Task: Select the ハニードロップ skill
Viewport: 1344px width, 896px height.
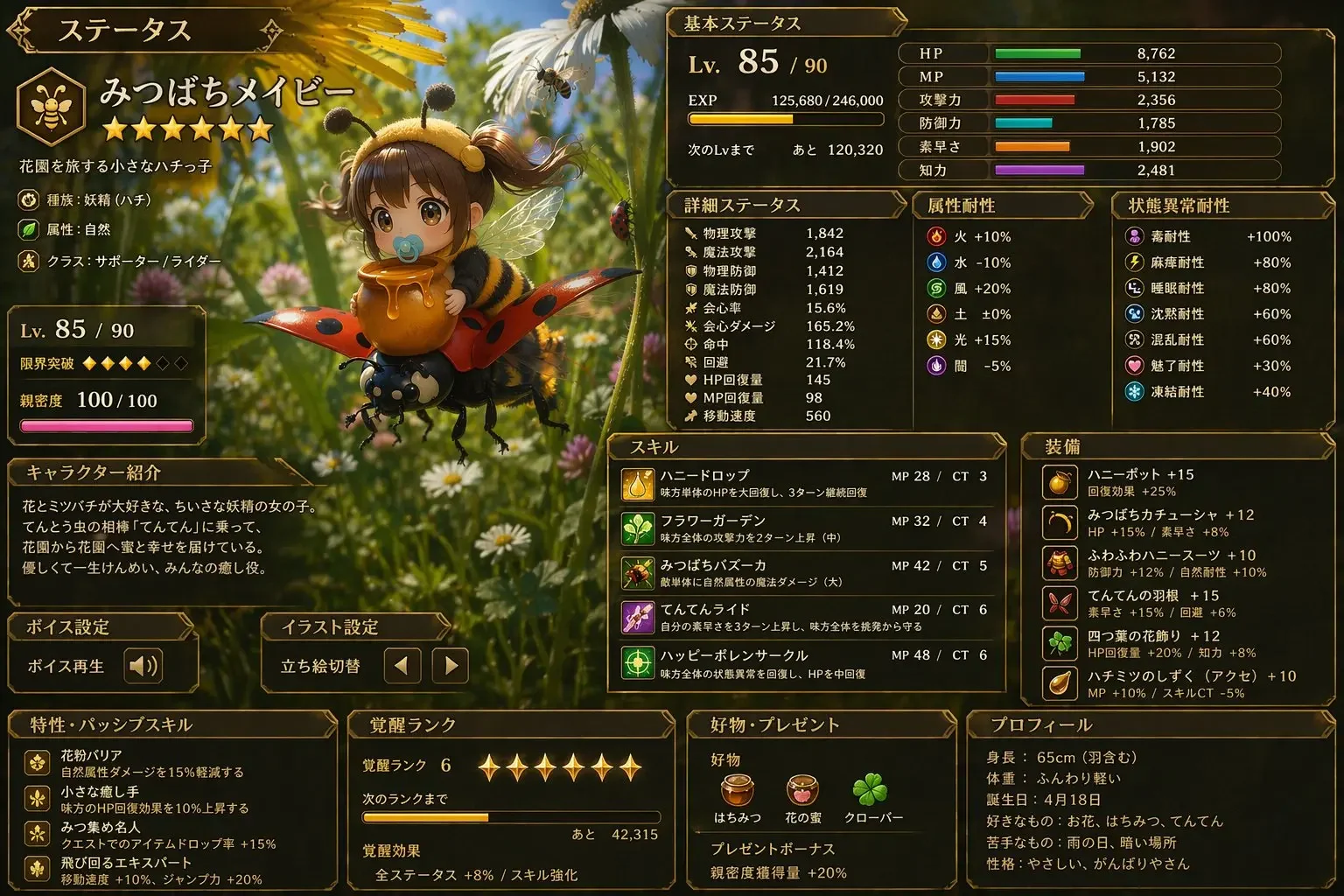Action: pos(805,484)
